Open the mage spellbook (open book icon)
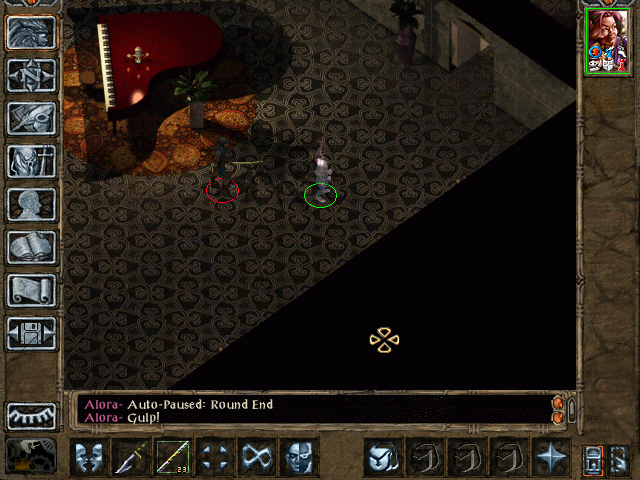The image size is (640, 480). 31,247
